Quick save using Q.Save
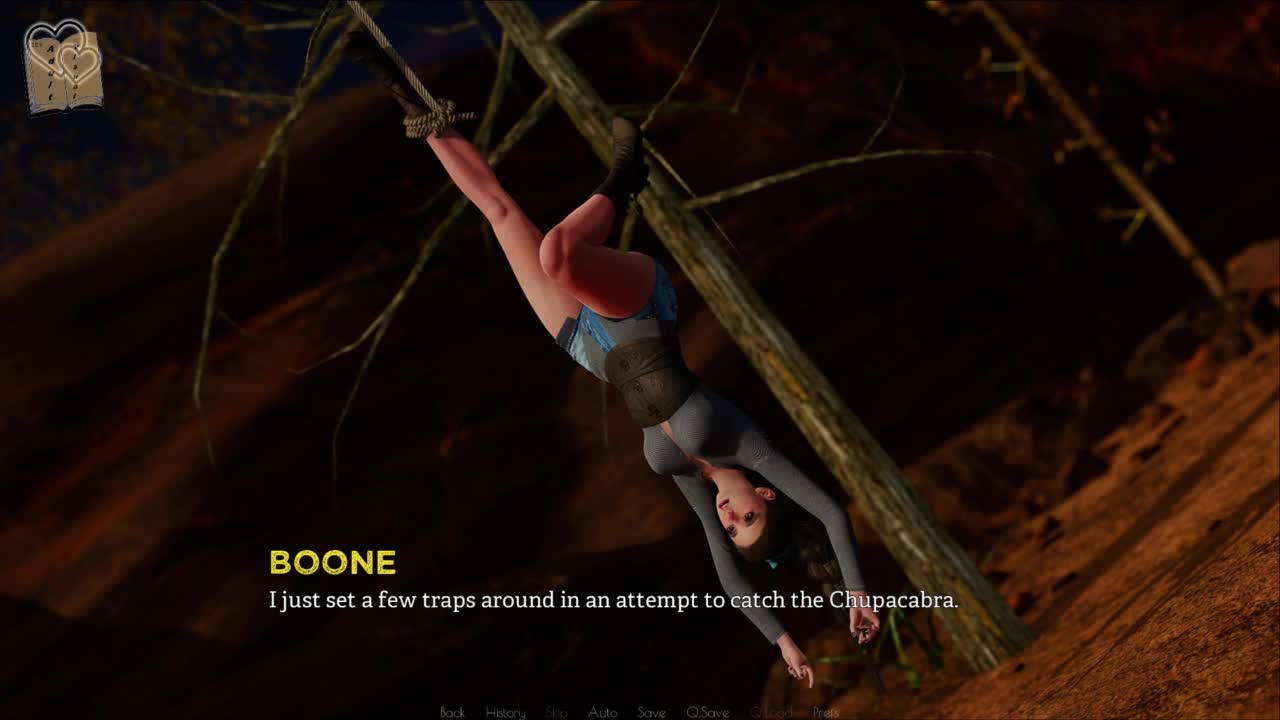1280x720 pixels. tap(707, 712)
